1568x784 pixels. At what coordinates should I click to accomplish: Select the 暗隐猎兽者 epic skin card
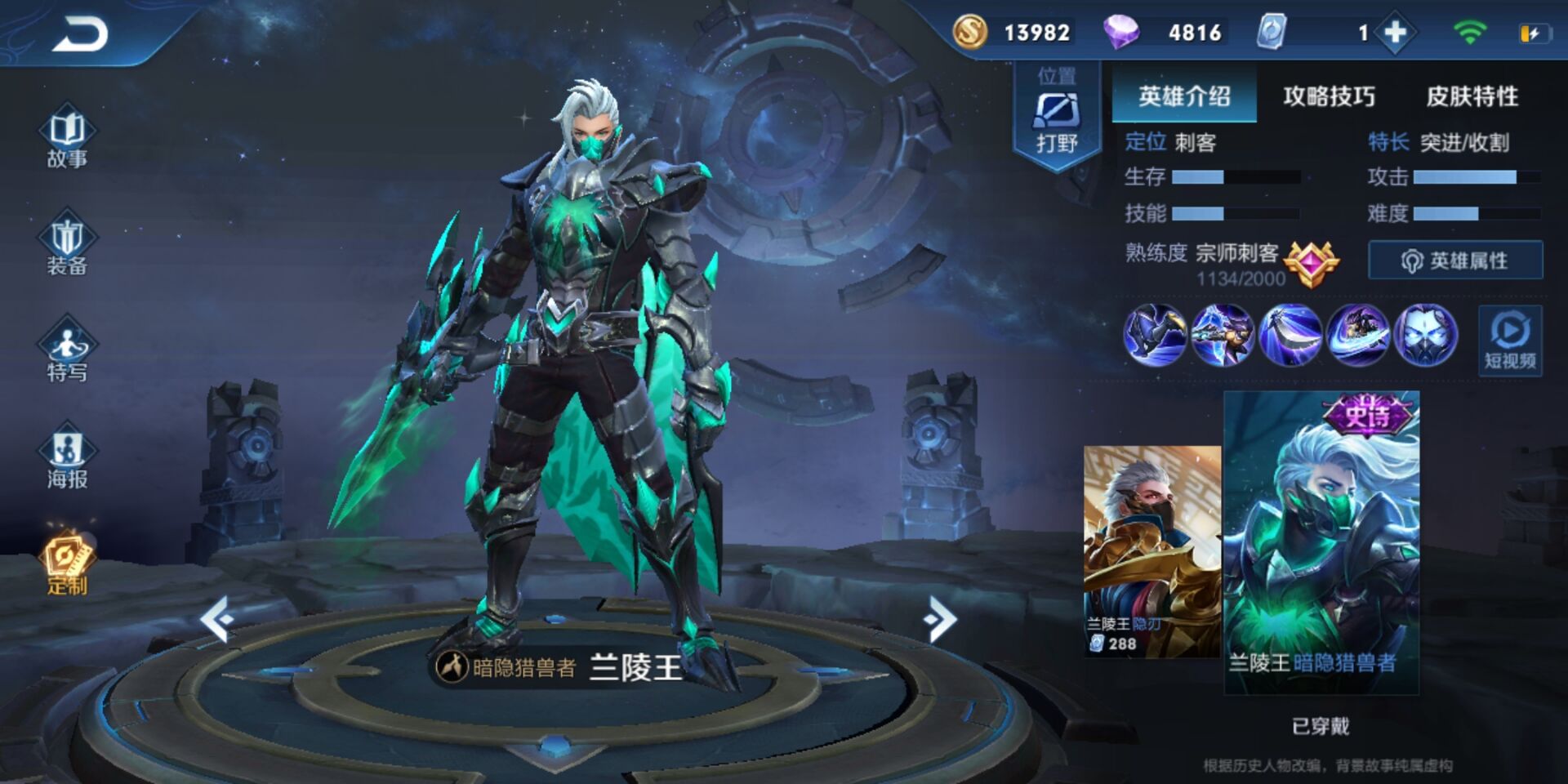tap(1321, 543)
